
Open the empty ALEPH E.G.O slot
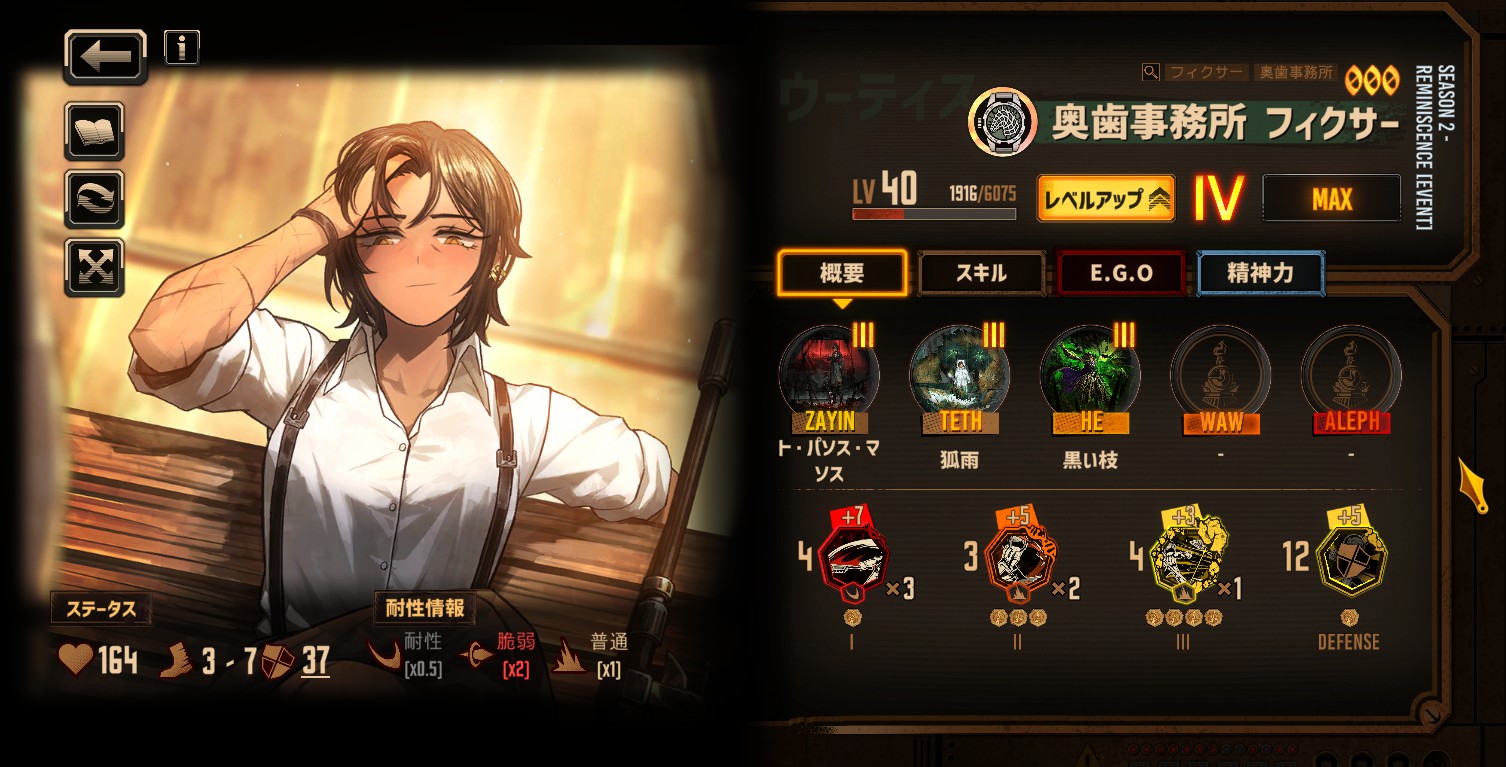pyautogui.click(x=1350, y=376)
